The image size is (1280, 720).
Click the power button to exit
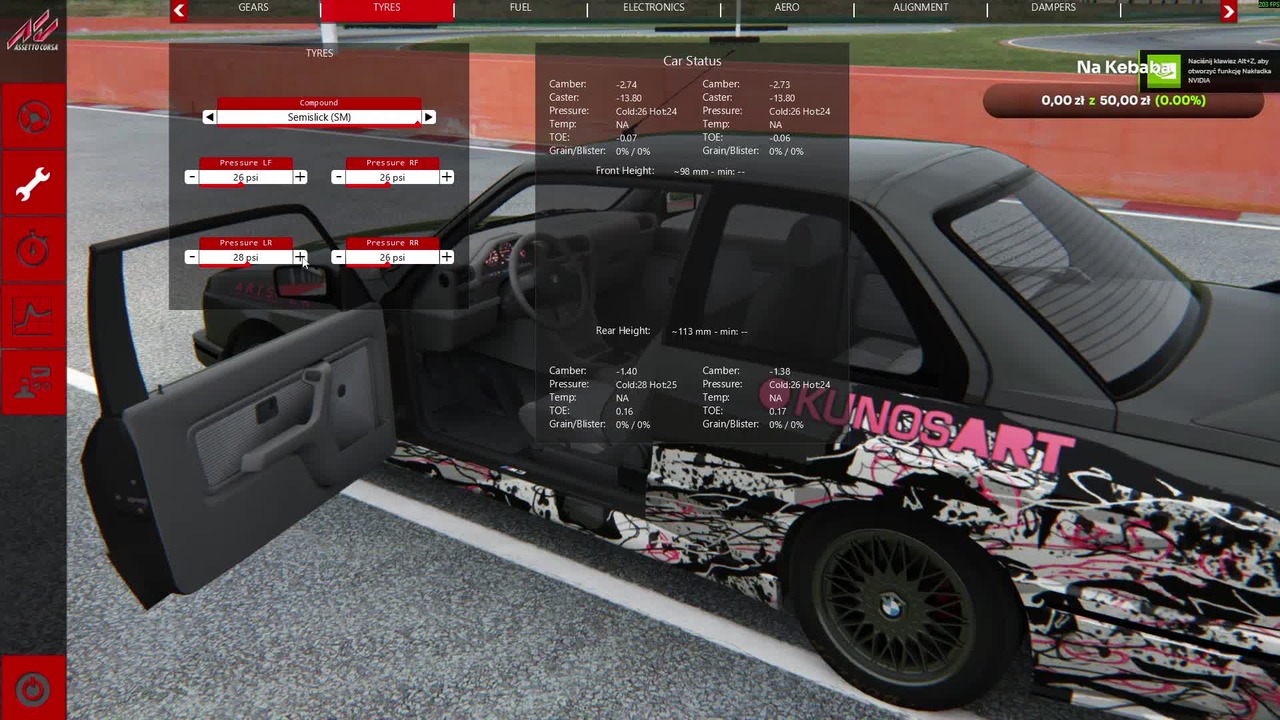click(x=33, y=689)
